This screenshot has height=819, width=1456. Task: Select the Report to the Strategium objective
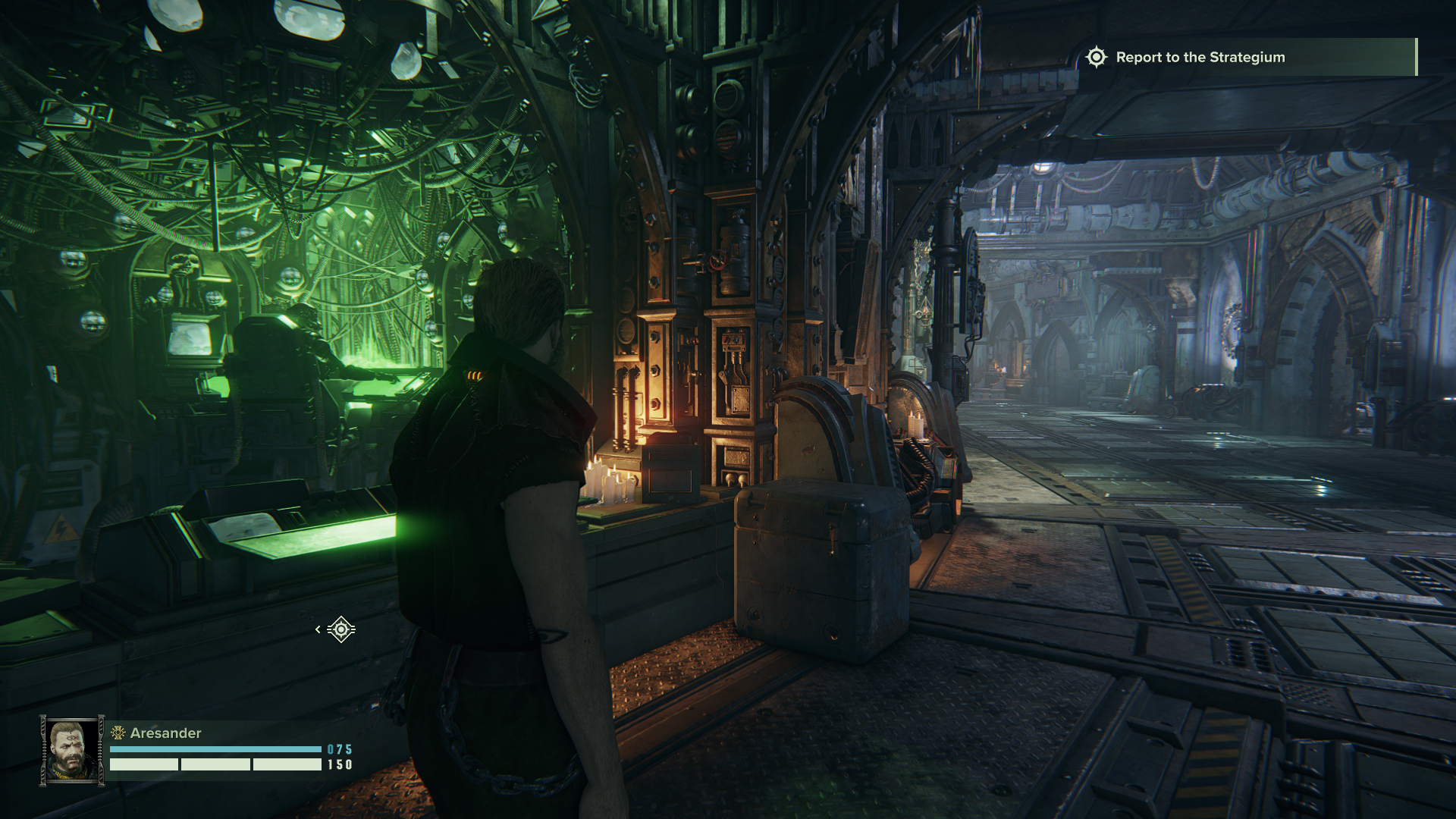pos(1200,58)
